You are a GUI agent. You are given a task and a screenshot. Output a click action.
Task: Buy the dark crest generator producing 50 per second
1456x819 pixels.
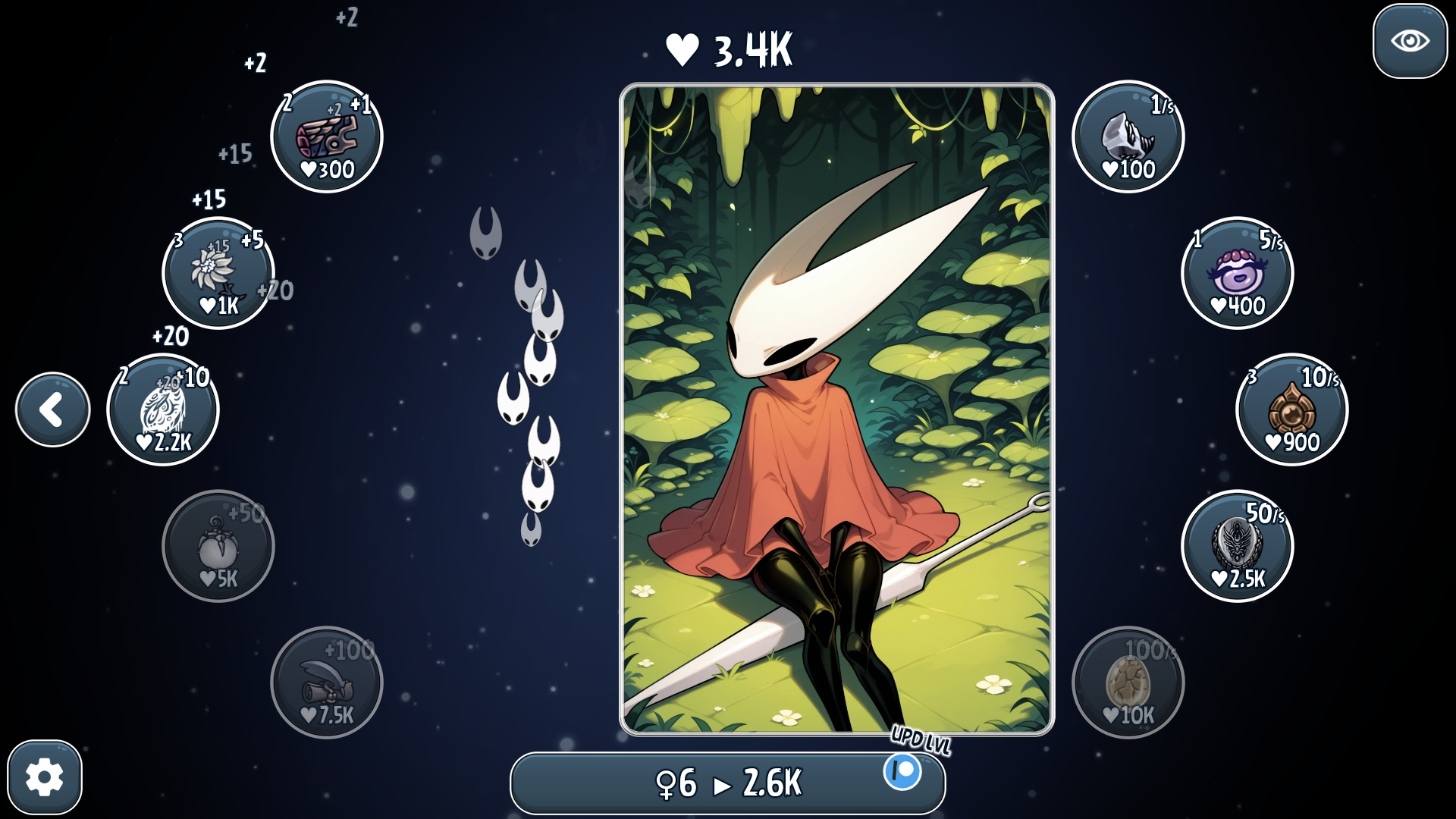click(x=1238, y=548)
